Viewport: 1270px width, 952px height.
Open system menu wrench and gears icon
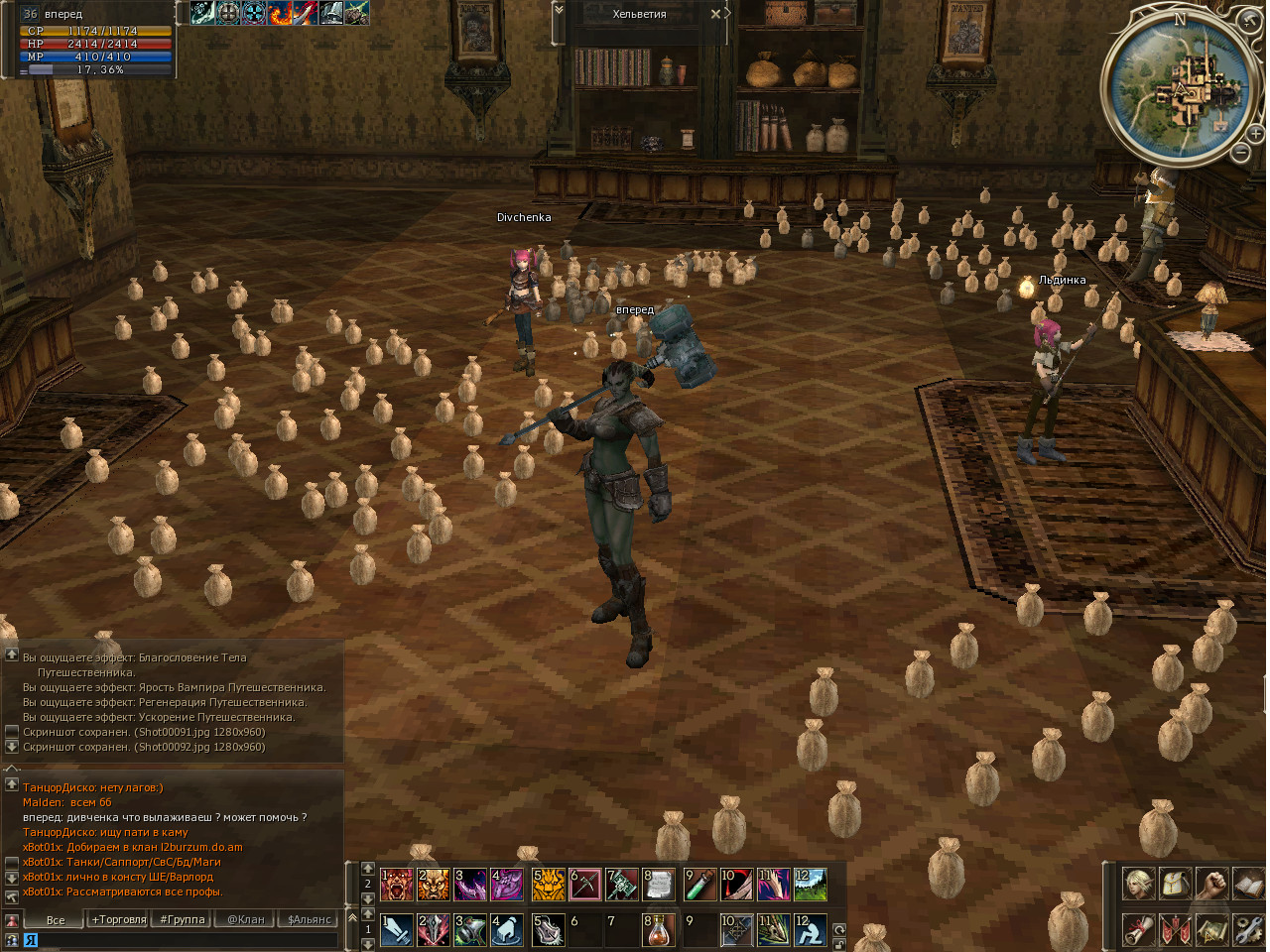click(1248, 930)
